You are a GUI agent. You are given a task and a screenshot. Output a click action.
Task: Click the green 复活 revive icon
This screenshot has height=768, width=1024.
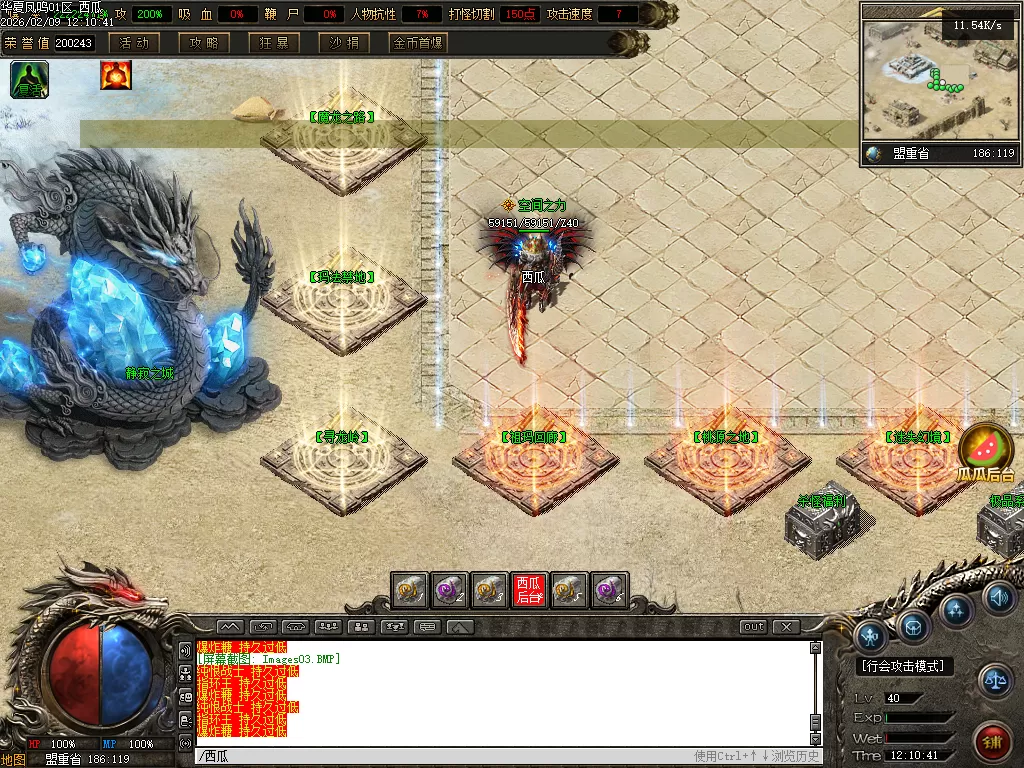tap(30, 78)
